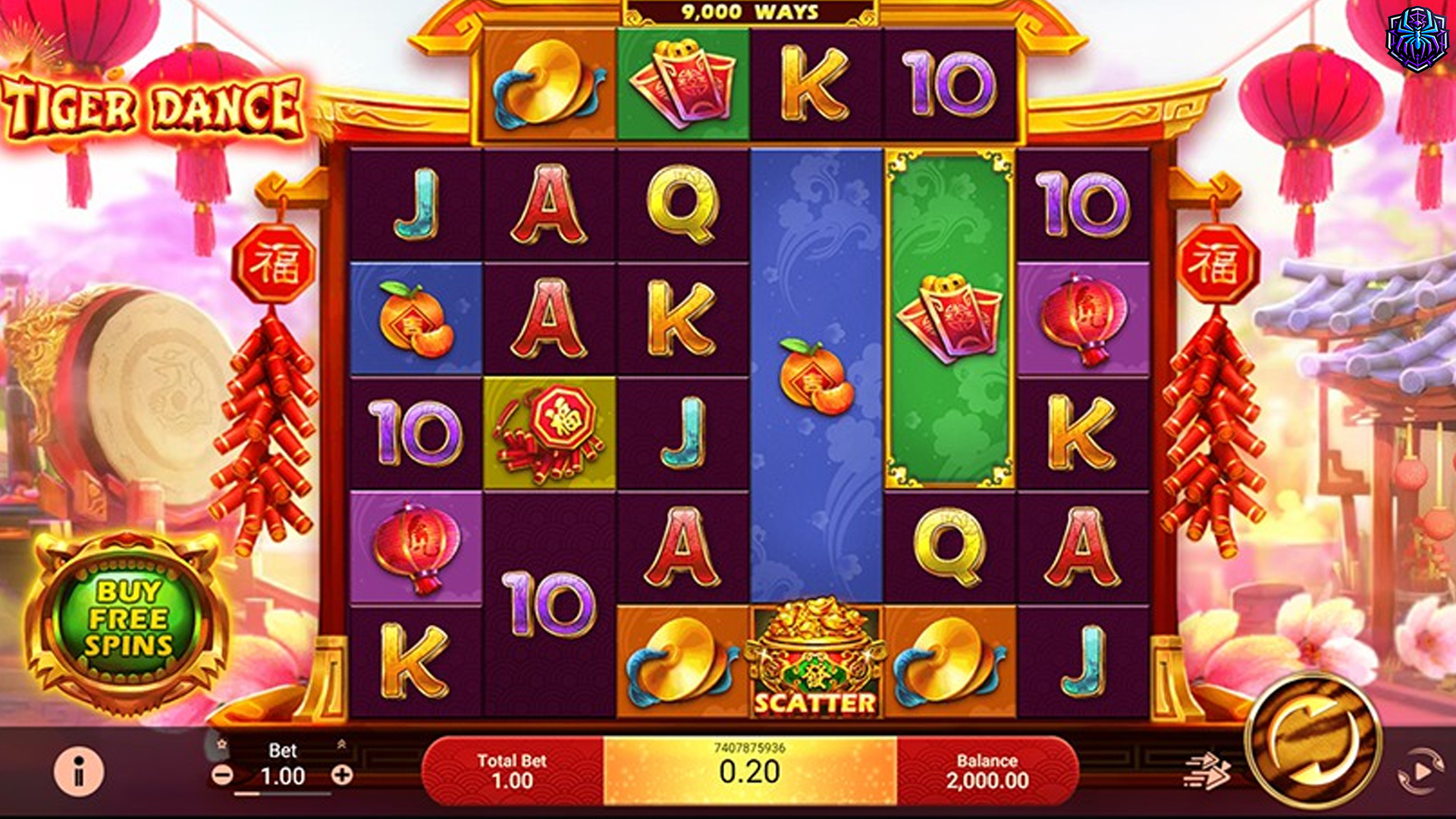Increase the bet with the plus button
This screenshot has width=1456, height=819.
coord(341,775)
